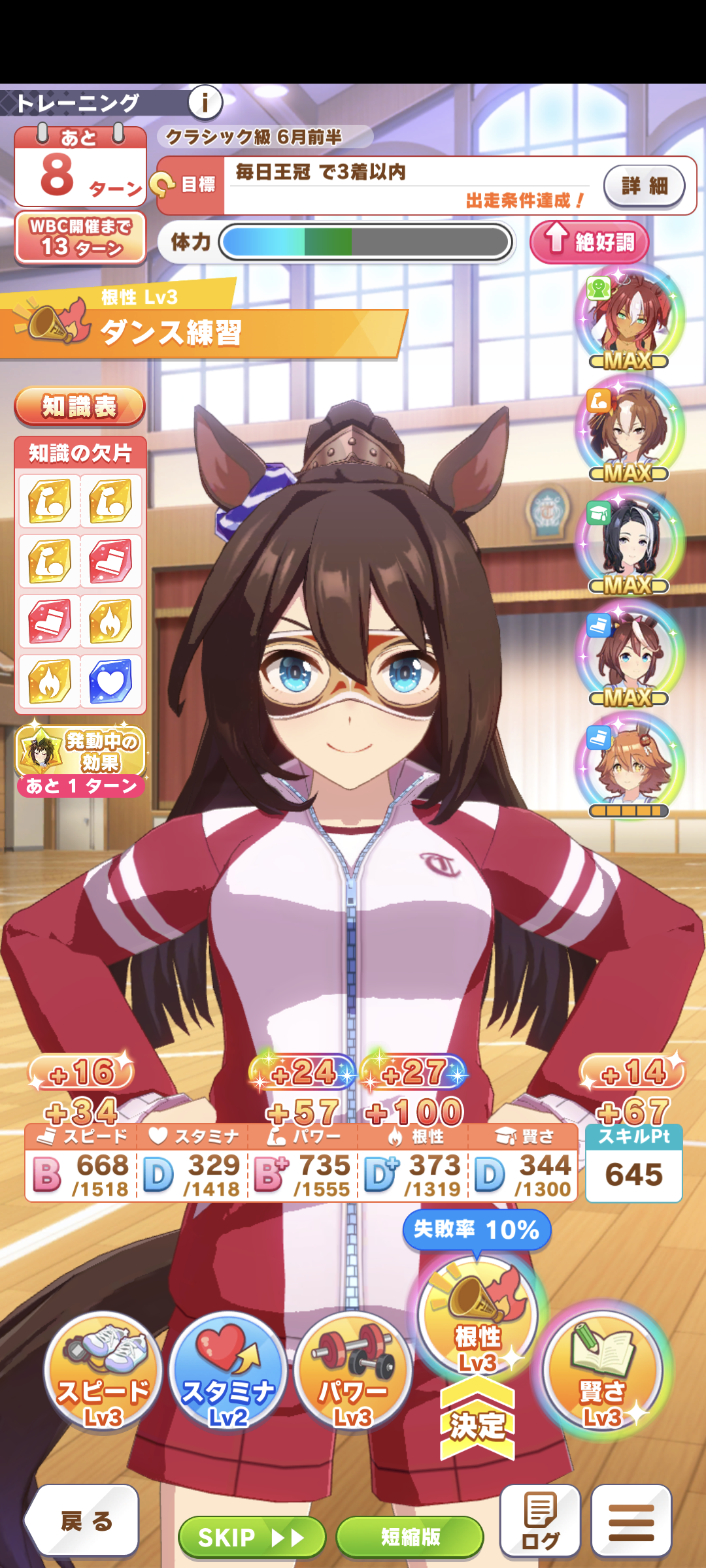Select the スタミナ Lv2 training
This screenshot has width=706, height=1568.
(x=227, y=1372)
